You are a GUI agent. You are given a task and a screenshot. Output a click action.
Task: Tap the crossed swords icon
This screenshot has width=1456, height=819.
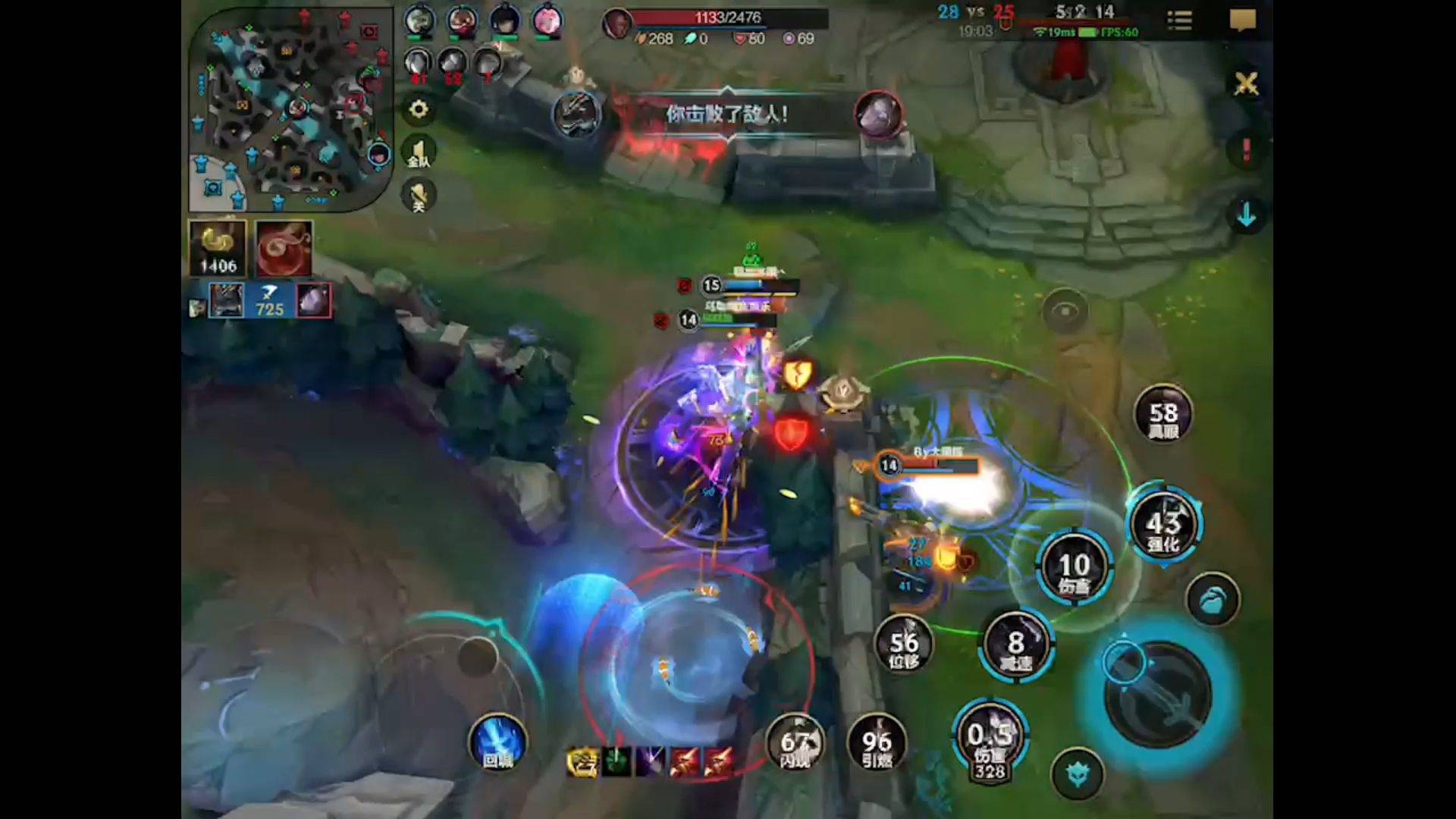pyautogui.click(x=1246, y=83)
